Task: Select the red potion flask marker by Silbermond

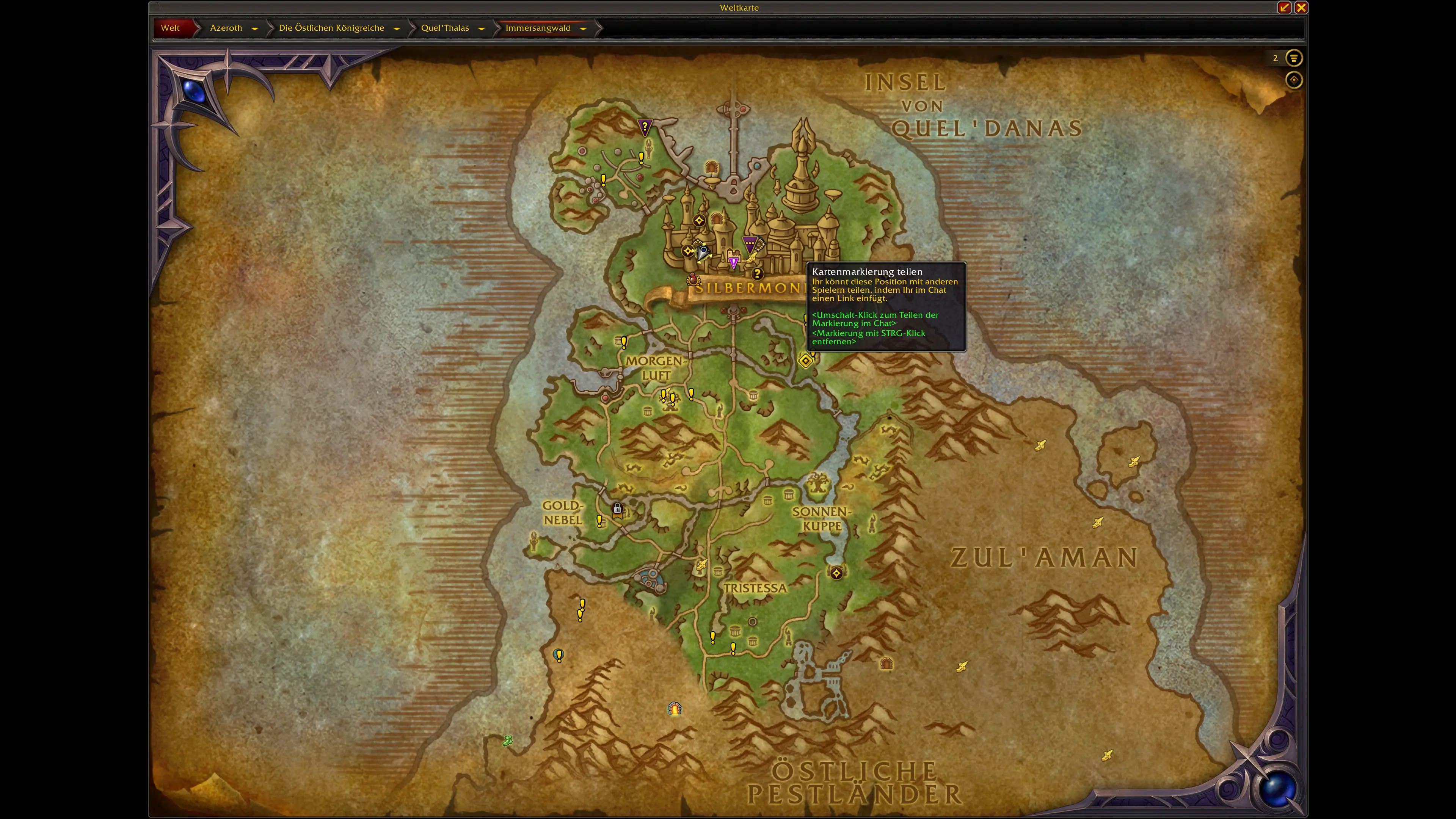Action: (x=693, y=279)
